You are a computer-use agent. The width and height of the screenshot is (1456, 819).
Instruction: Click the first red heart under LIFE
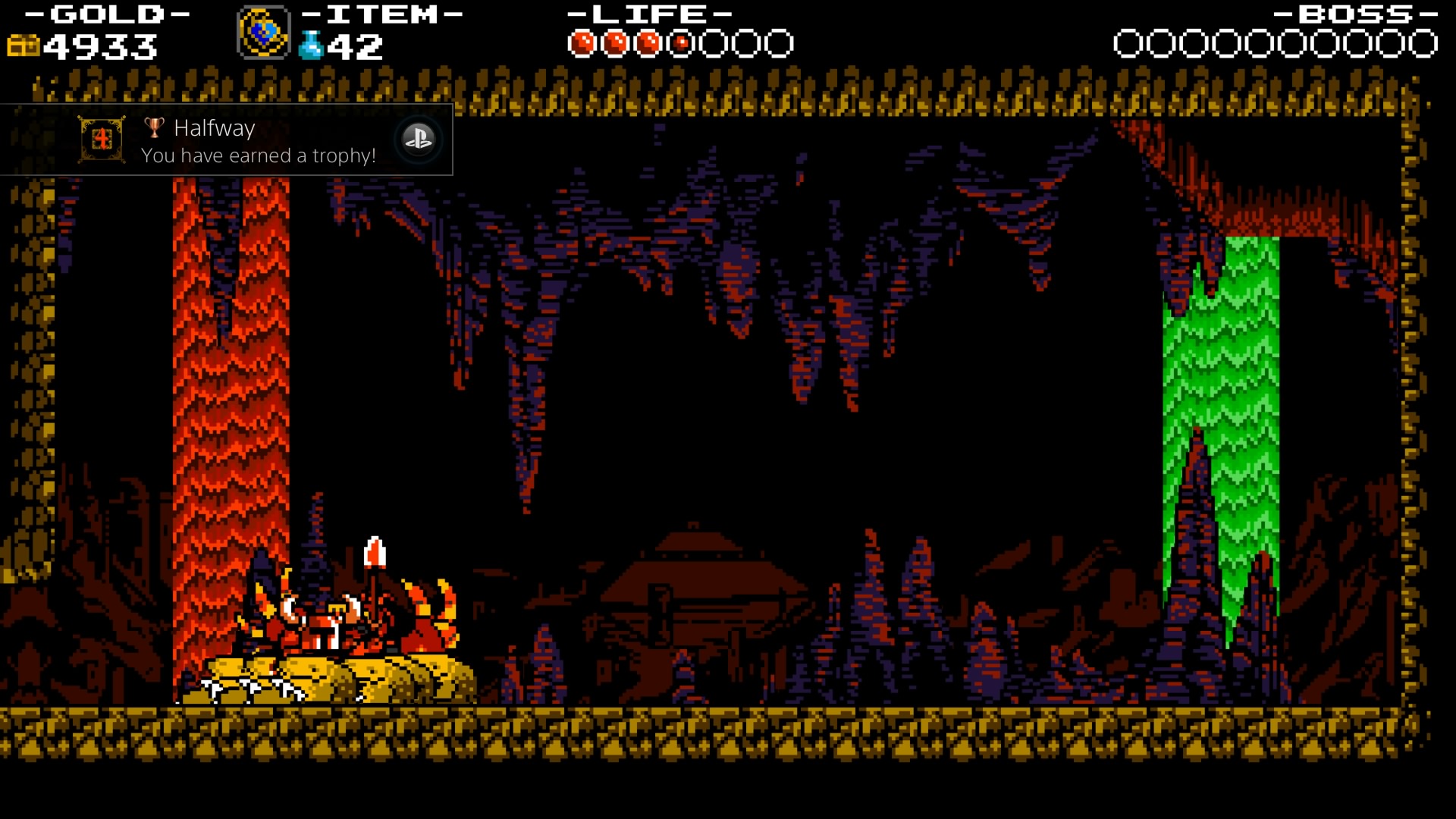point(582,43)
